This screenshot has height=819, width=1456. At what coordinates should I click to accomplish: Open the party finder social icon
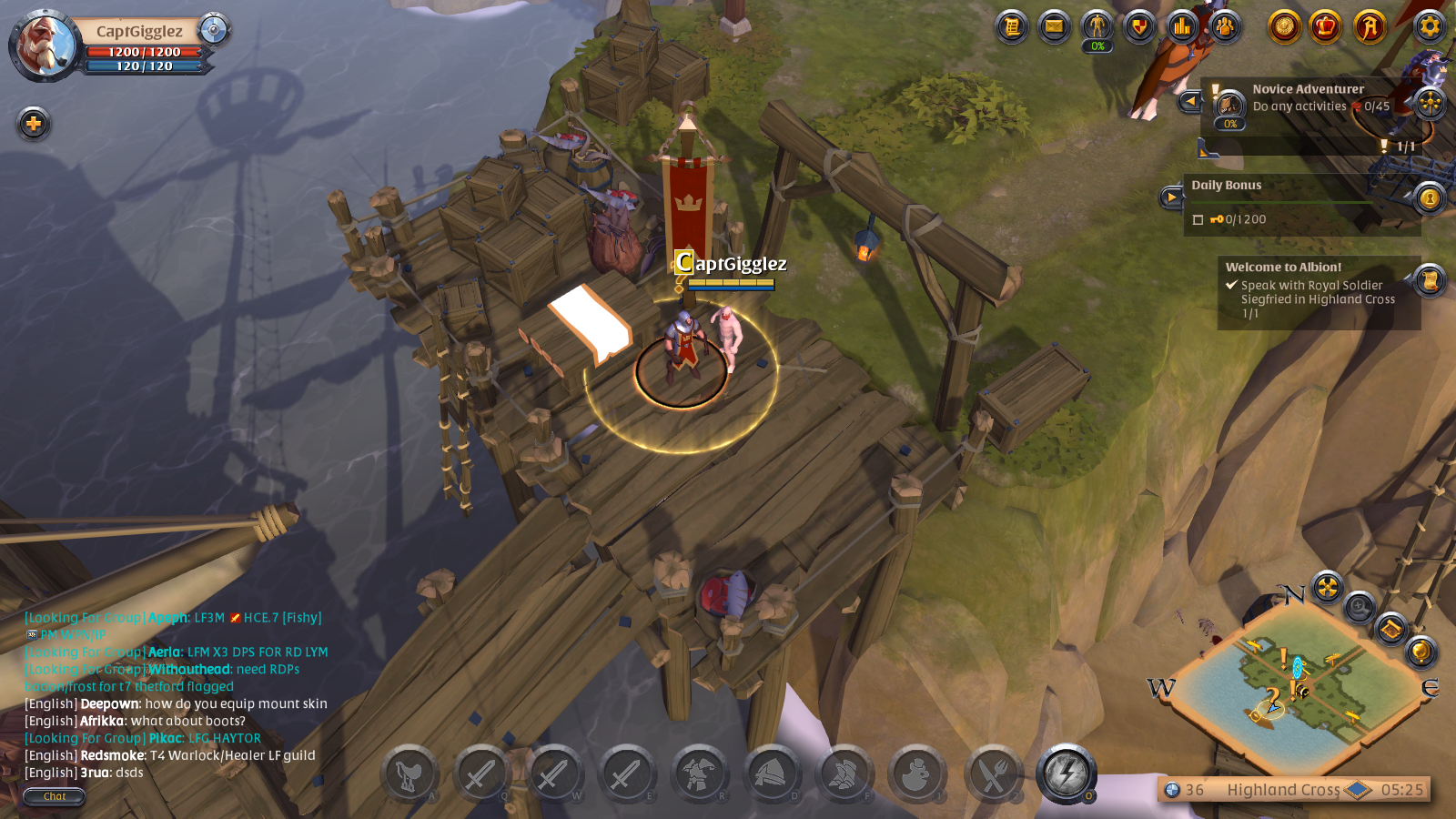[1224, 27]
